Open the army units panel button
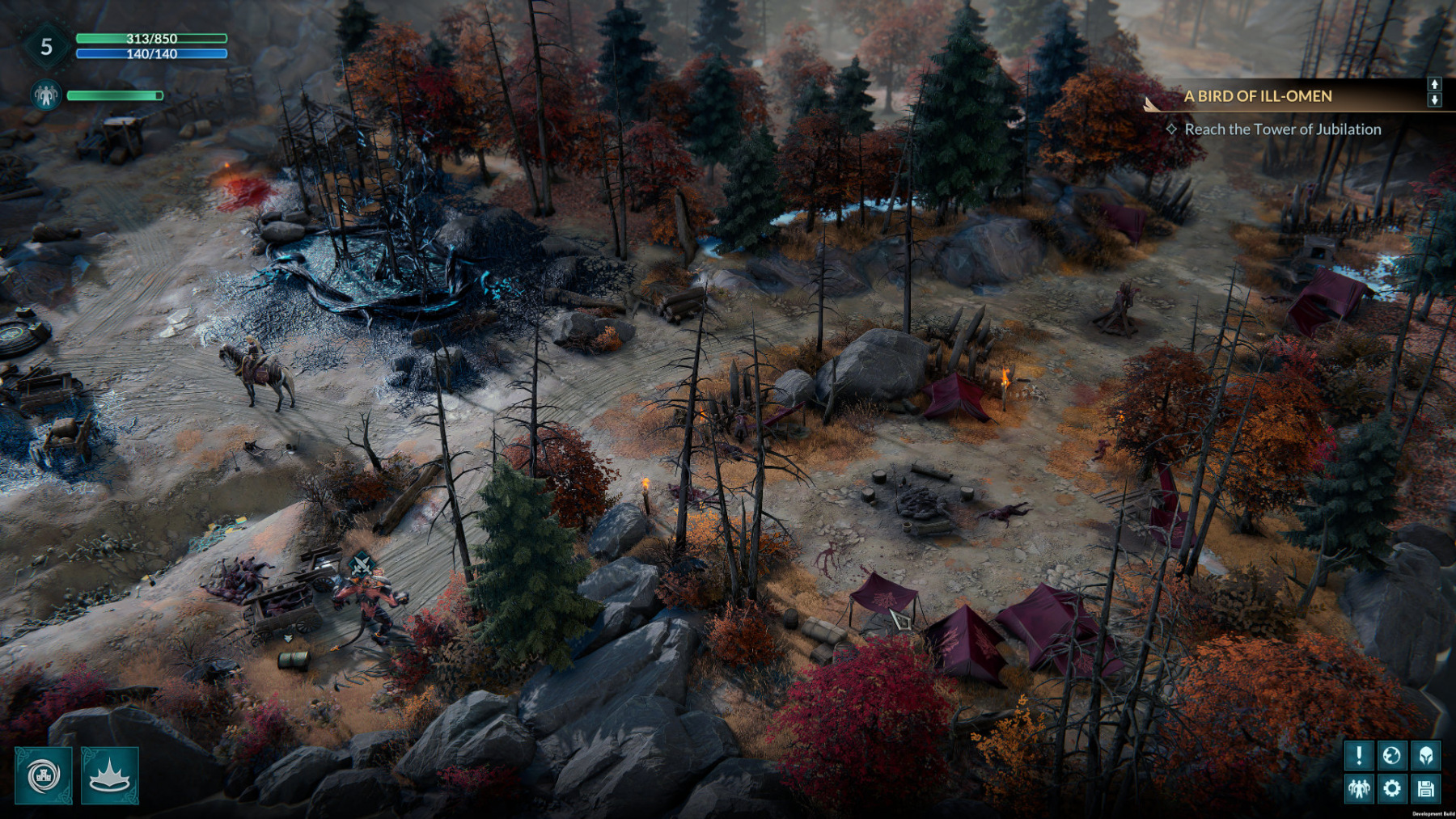The width and height of the screenshot is (1456, 819). pyautogui.click(x=1359, y=788)
